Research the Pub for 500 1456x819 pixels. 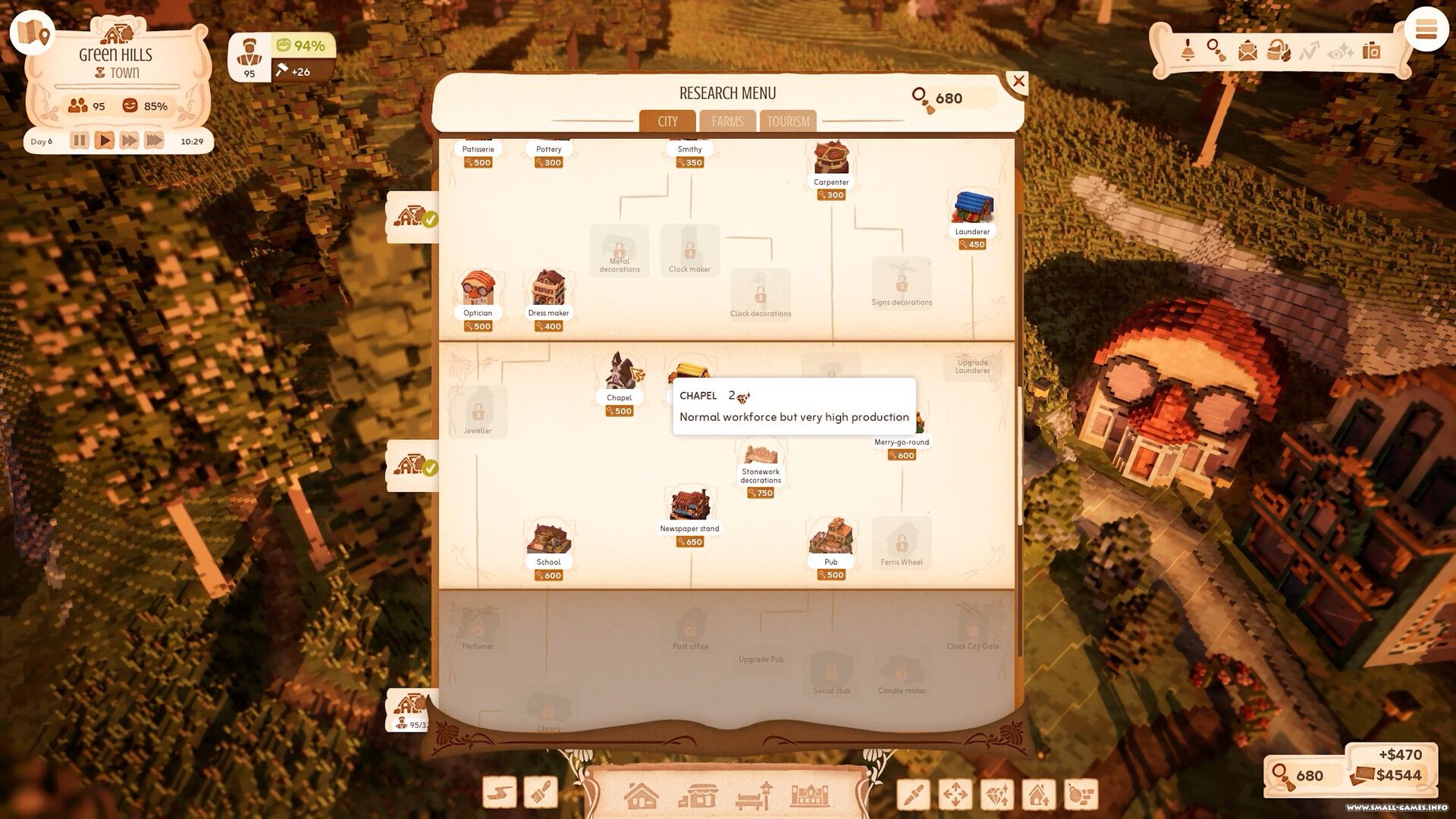point(831,541)
